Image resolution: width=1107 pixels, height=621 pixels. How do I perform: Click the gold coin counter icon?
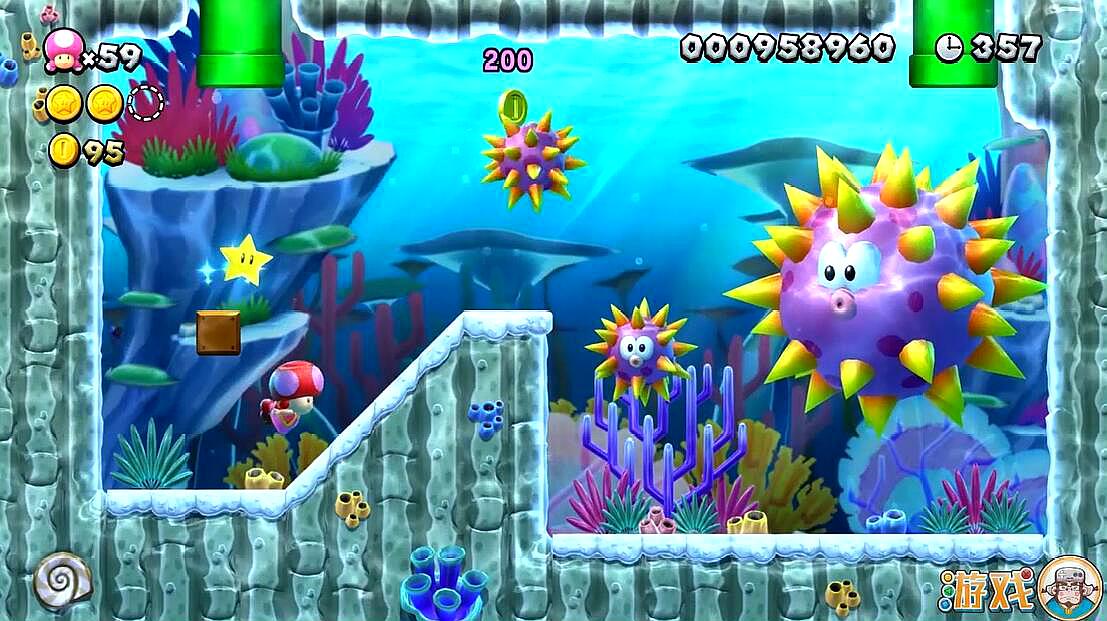pos(64,151)
